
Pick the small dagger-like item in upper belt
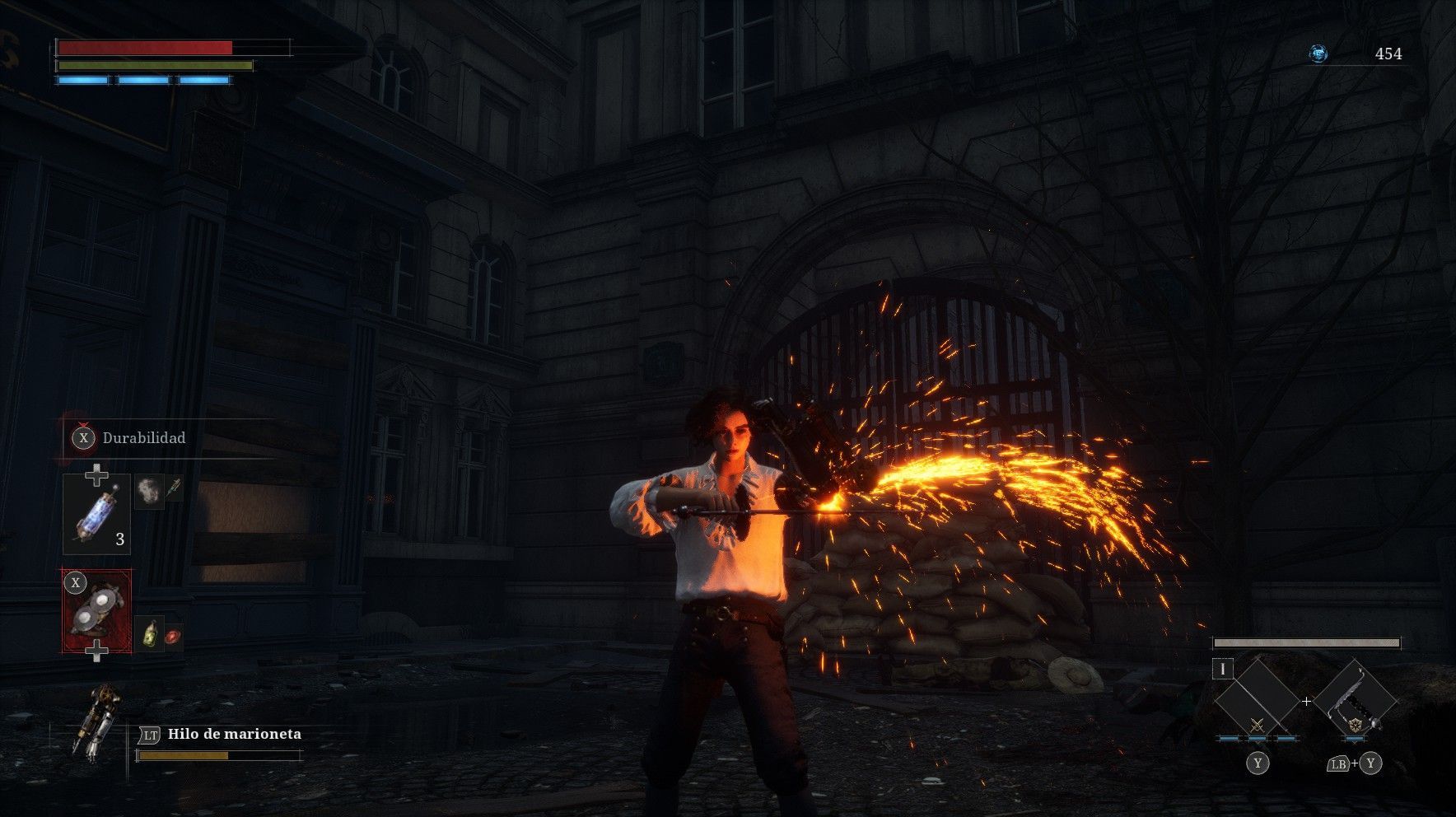[174, 488]
